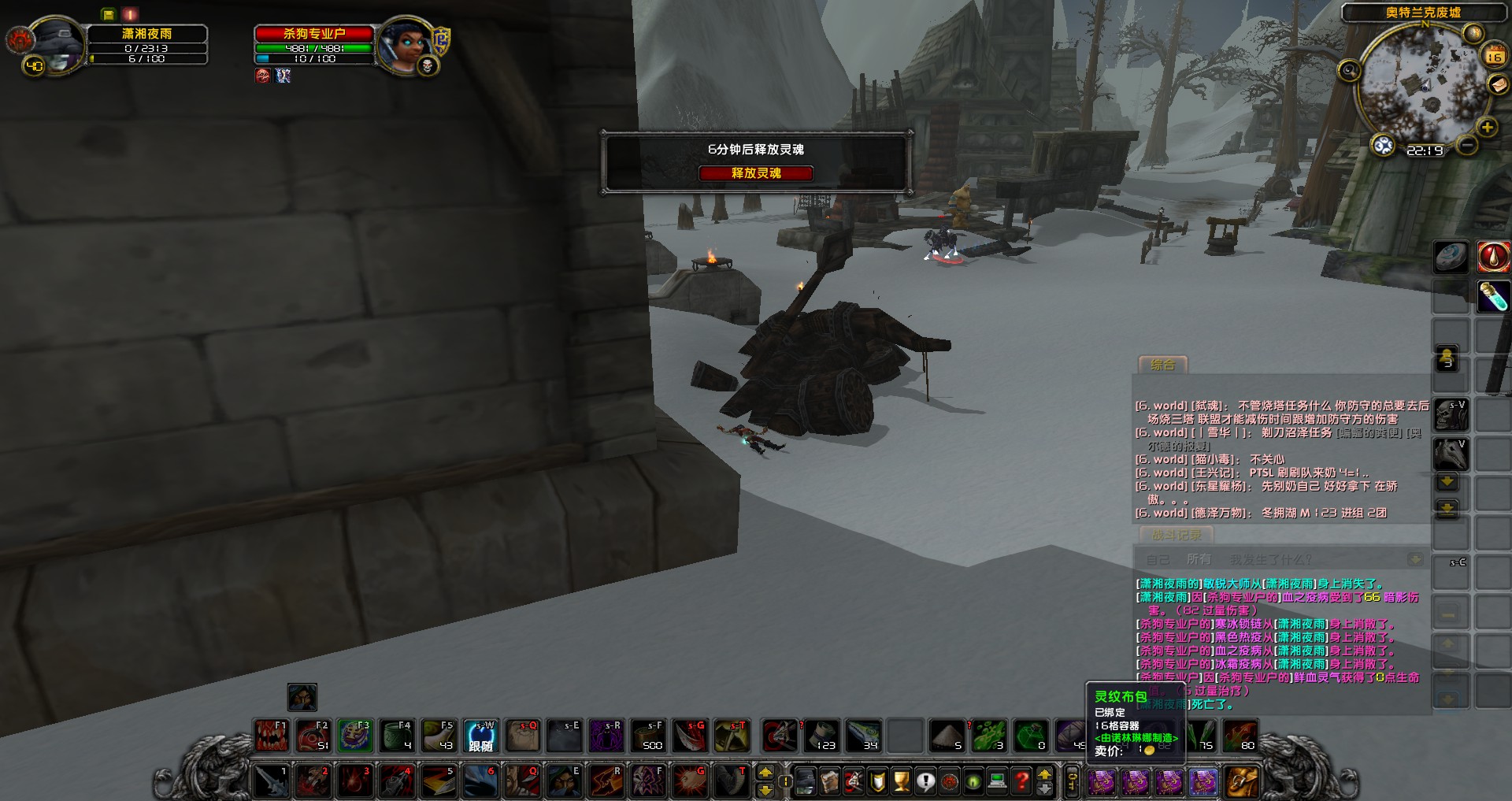
Task: Activate the ability bound to key 1
Action: (x=271, y=781)
